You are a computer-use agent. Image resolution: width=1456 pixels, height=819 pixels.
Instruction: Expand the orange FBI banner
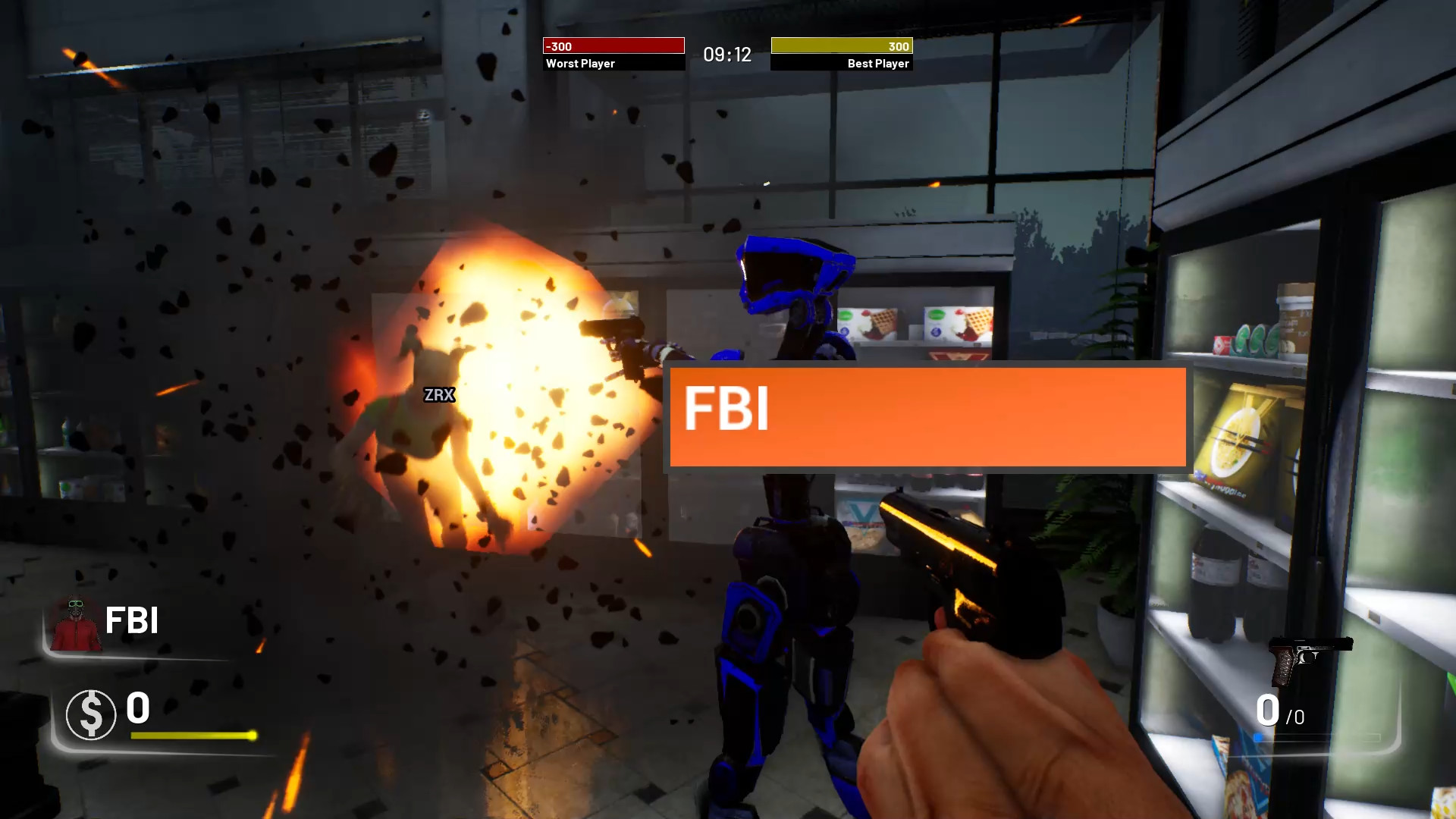(x=927, y=418)
